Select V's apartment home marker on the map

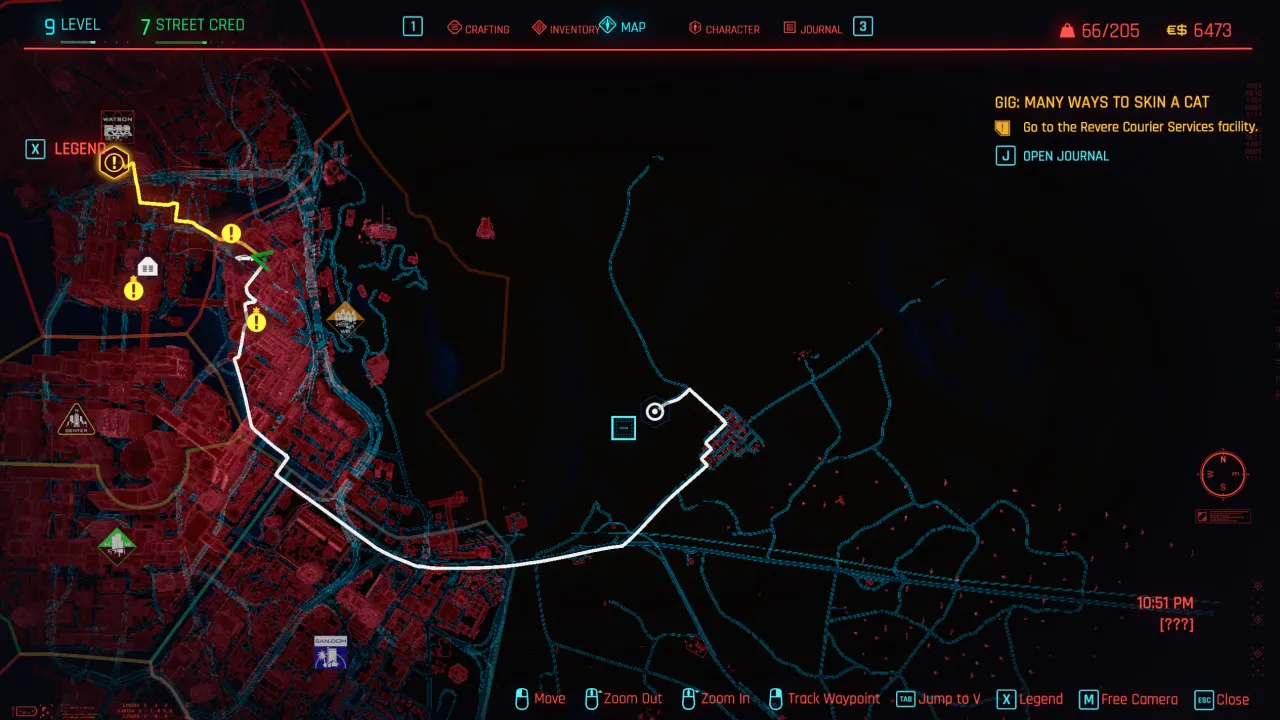(x=148, y=266)
